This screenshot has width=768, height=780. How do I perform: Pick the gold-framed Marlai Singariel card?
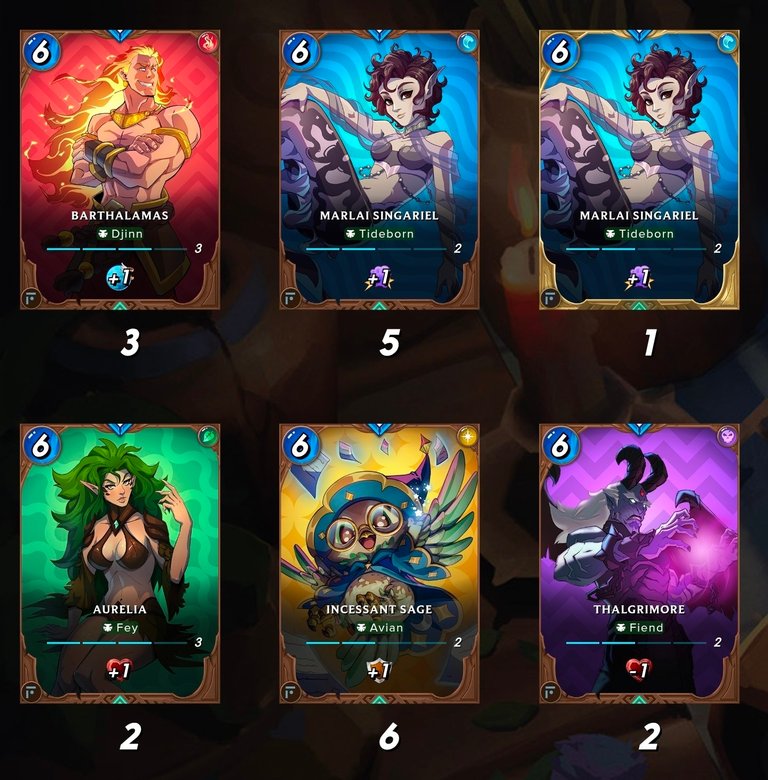[639, 170]
